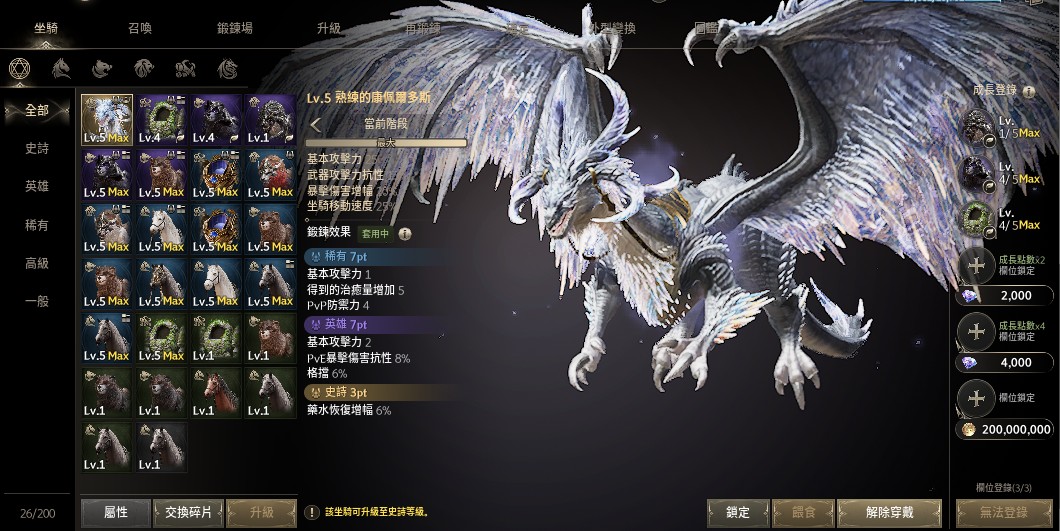Go to the 升級 tab
Image resolution: width=1060 pixels, height=531 pixels.
click(329, 28)
